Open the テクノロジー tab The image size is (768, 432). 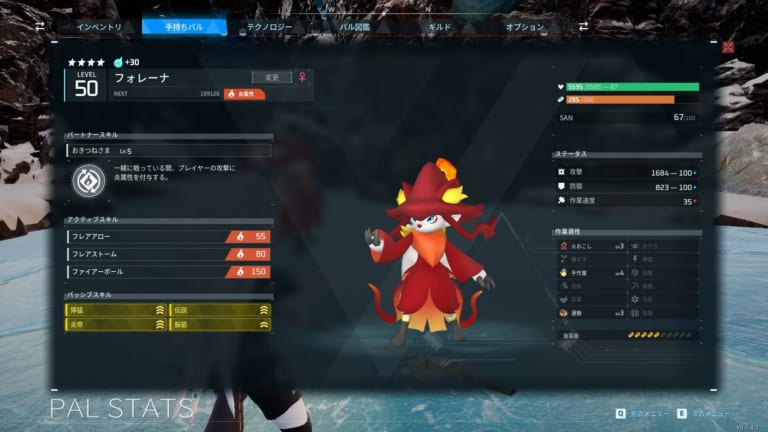click(x=269, y=27)
